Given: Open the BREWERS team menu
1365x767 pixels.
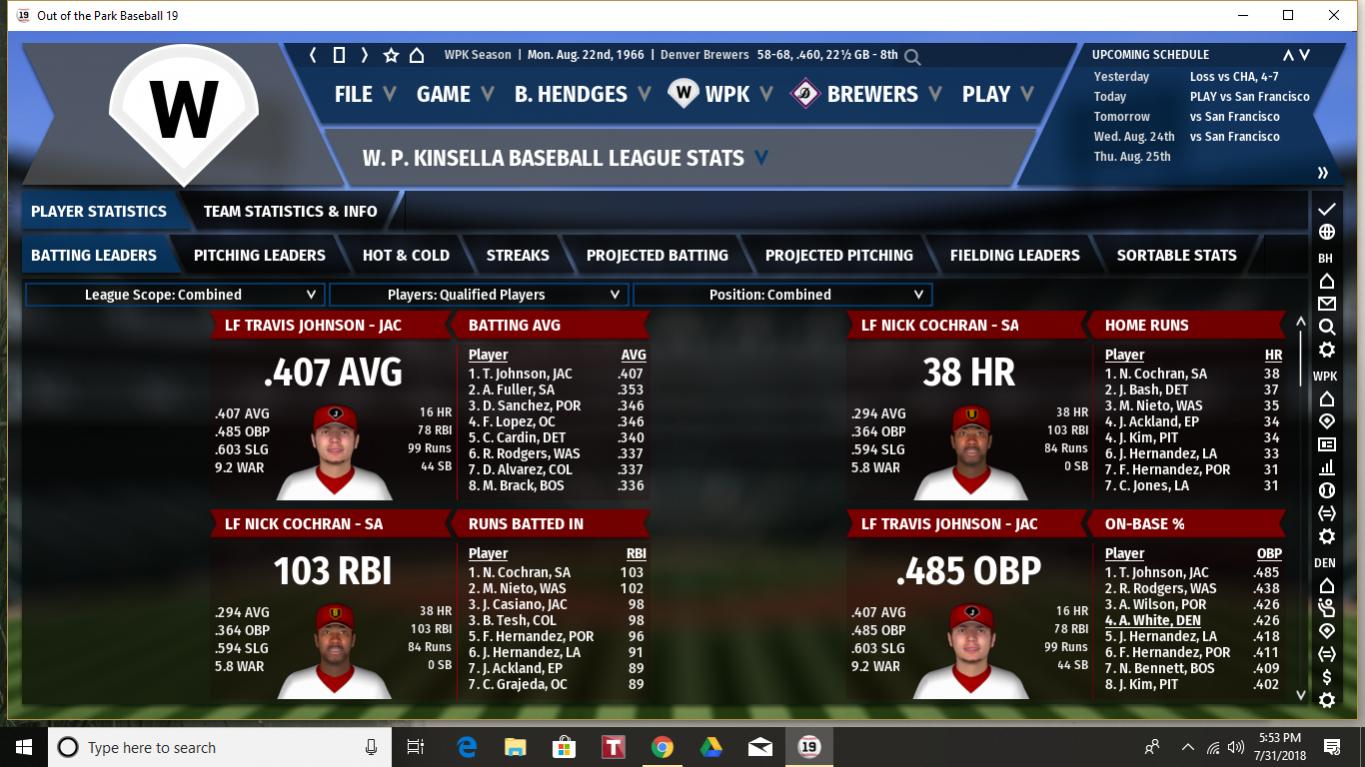Looking at the screenshot, I should tap(871, 94).
